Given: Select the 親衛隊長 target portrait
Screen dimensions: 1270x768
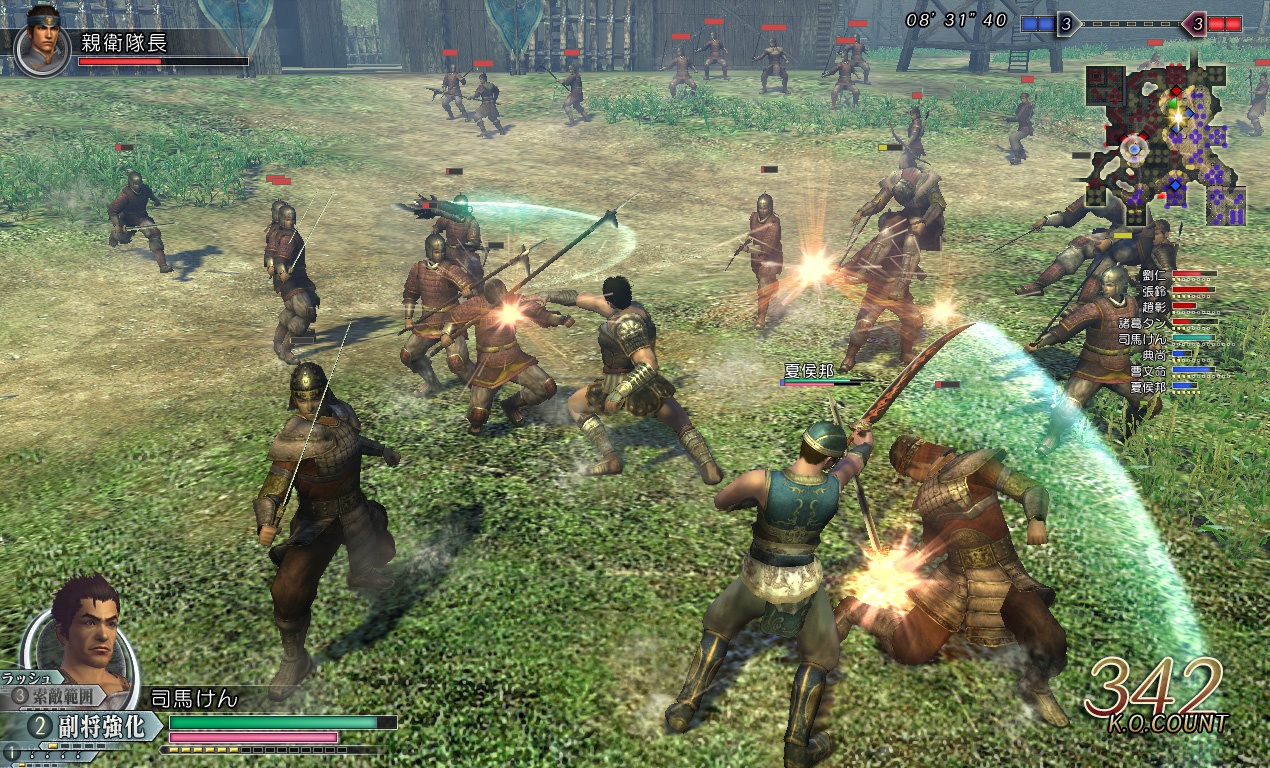Looking at the screenshot, I should click(x=41, y=47).
